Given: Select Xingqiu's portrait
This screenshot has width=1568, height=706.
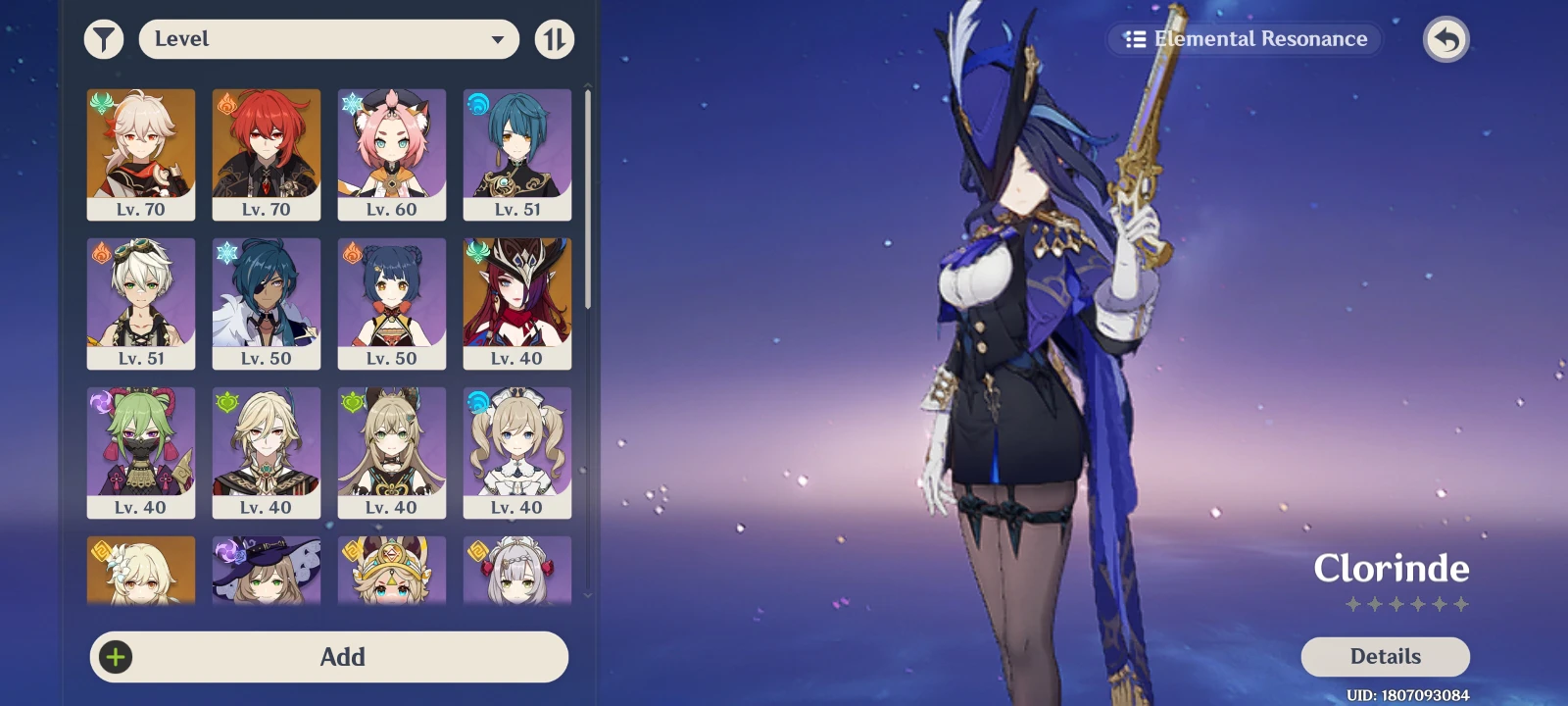Looking at the screenshot, I should click(x=517, y=152).
